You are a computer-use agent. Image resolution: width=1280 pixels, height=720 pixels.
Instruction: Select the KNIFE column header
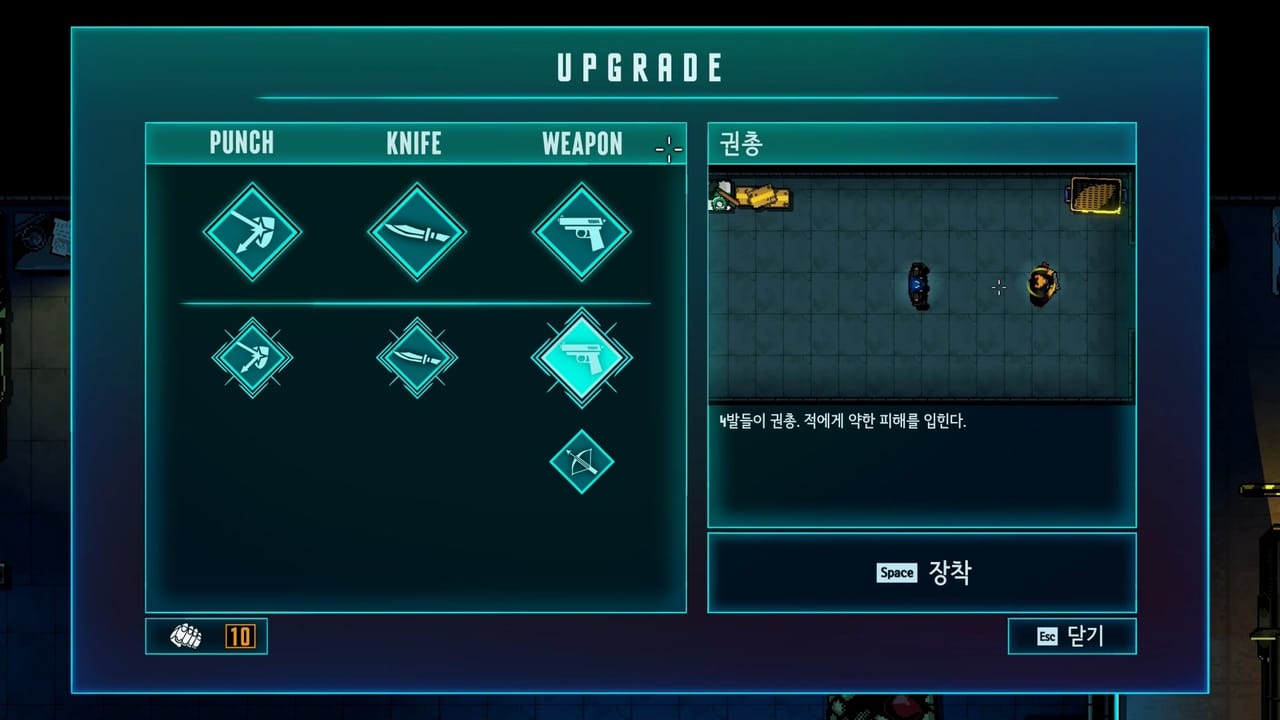(x=414, y=143)
